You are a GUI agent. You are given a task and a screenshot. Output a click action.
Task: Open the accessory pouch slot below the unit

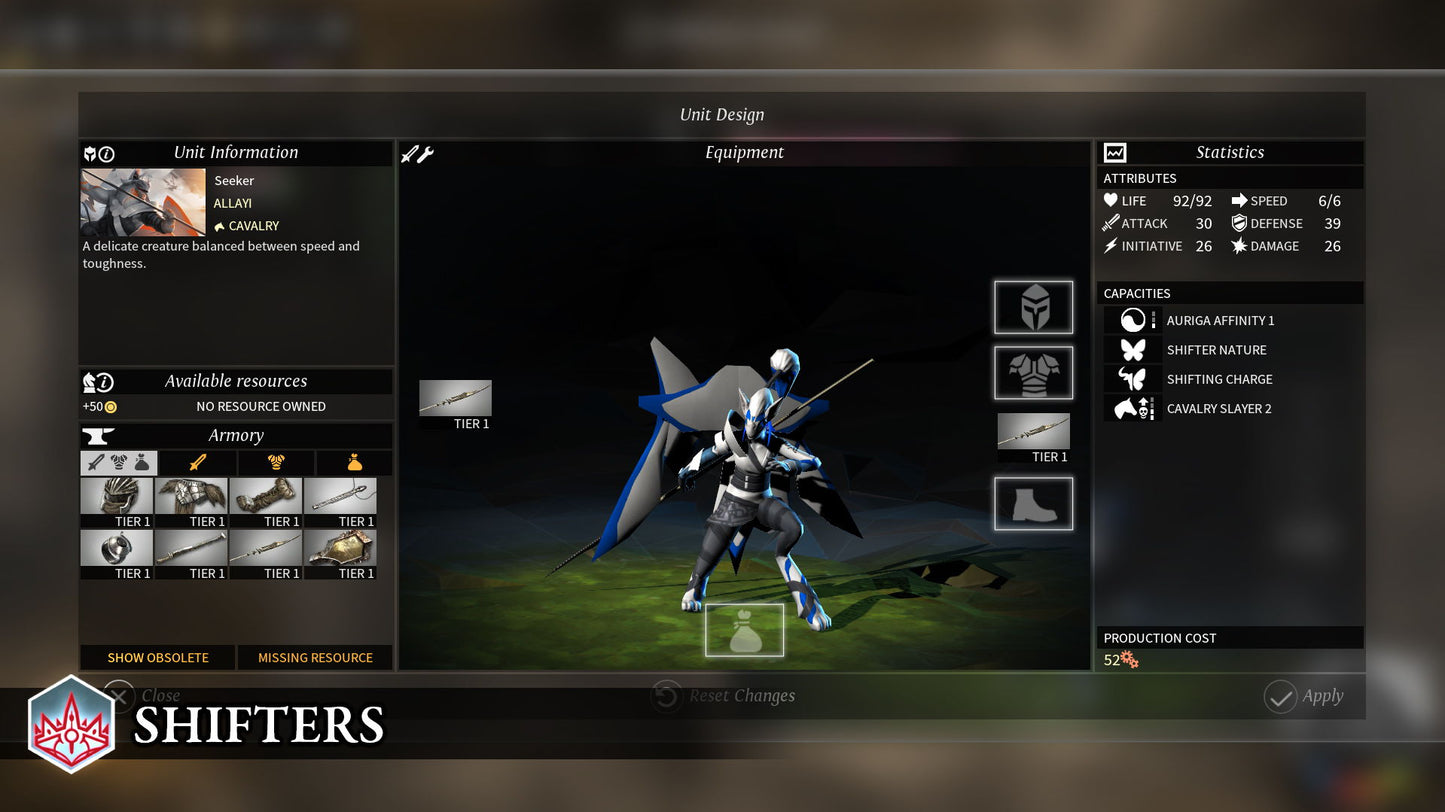pyautogui.click(x=744, y=630)
